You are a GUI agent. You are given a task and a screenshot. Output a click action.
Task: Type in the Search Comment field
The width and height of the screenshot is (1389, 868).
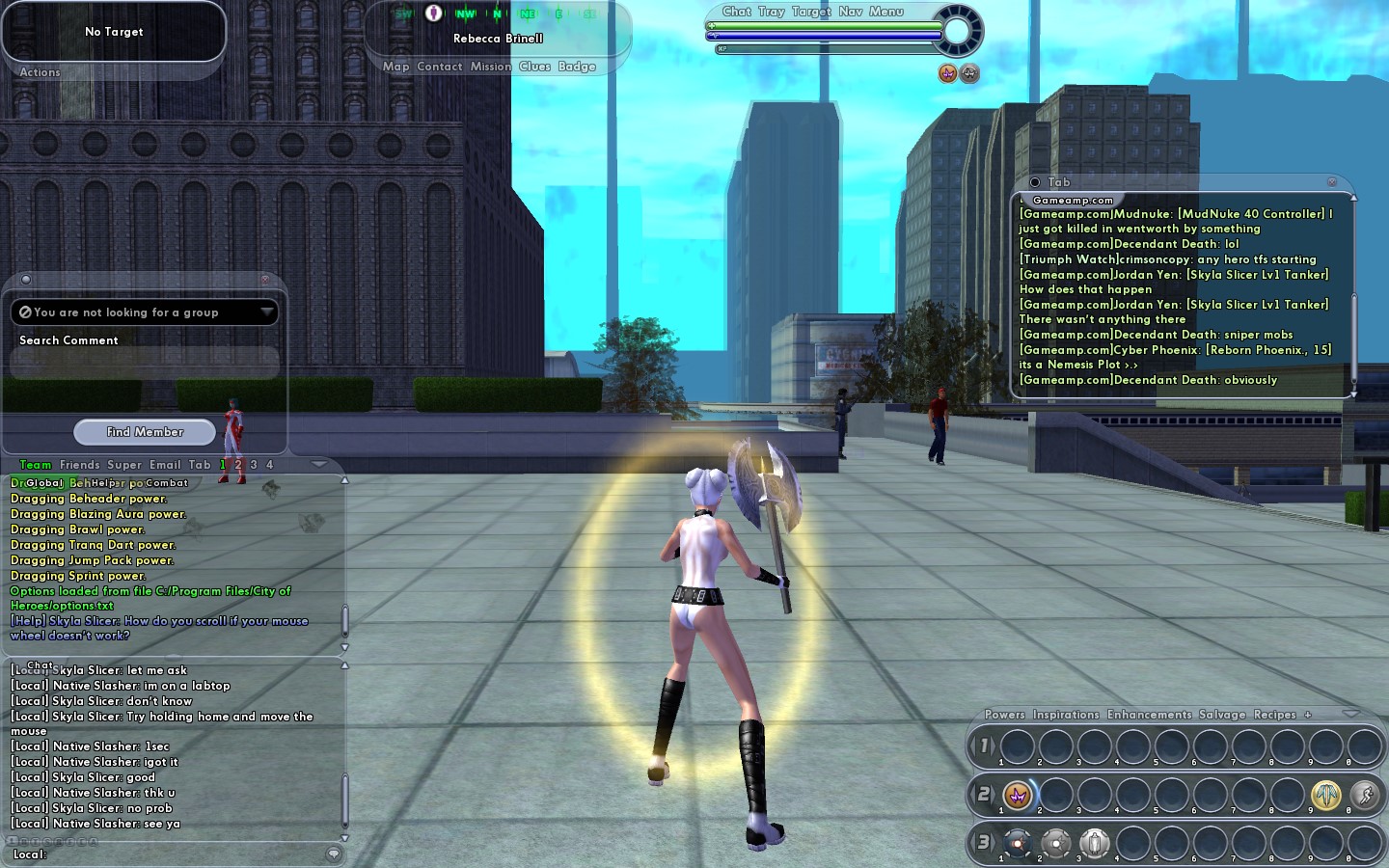[x=145, y=363]
